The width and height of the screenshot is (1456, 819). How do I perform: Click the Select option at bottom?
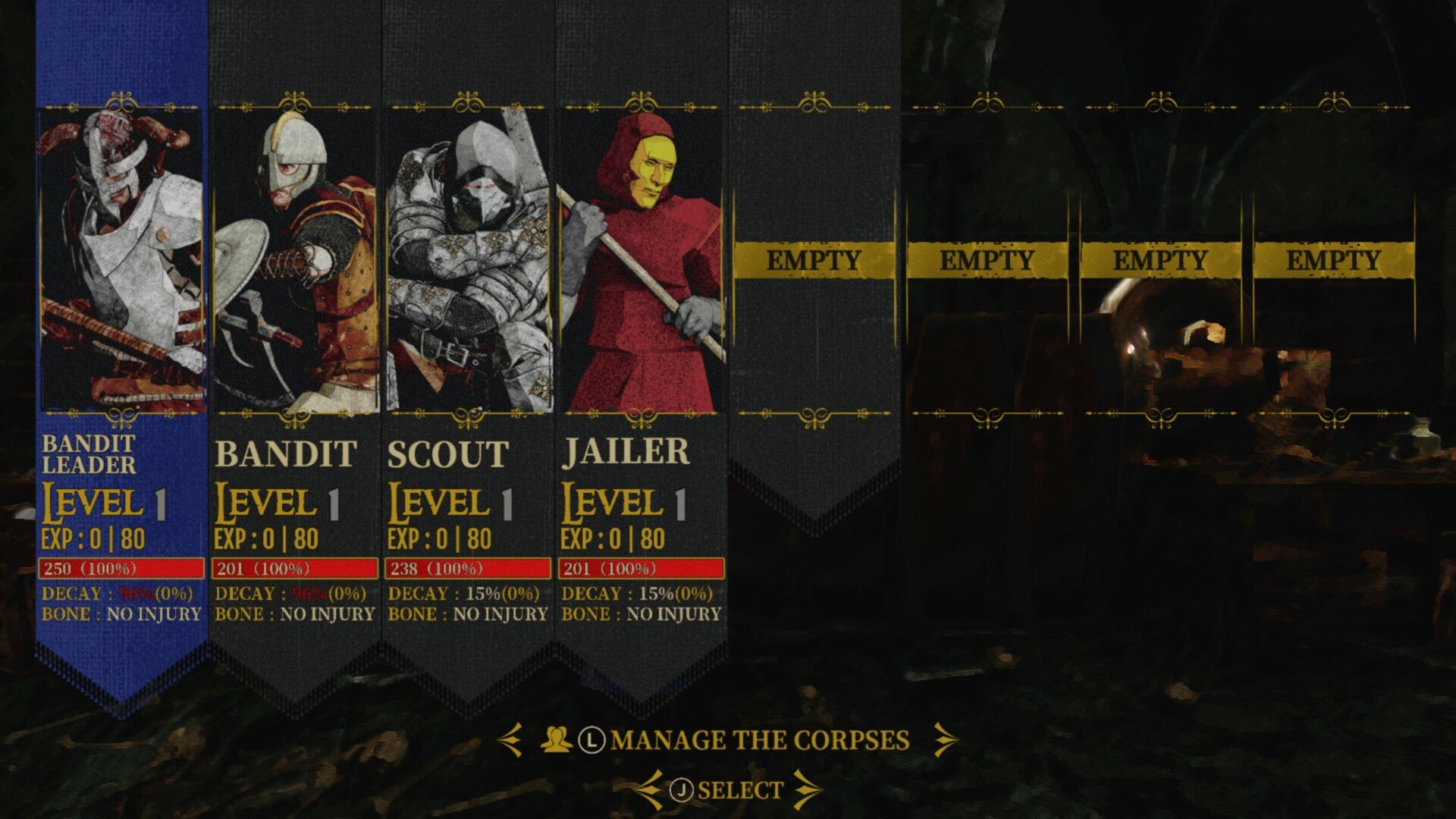(x=728, y=790)
